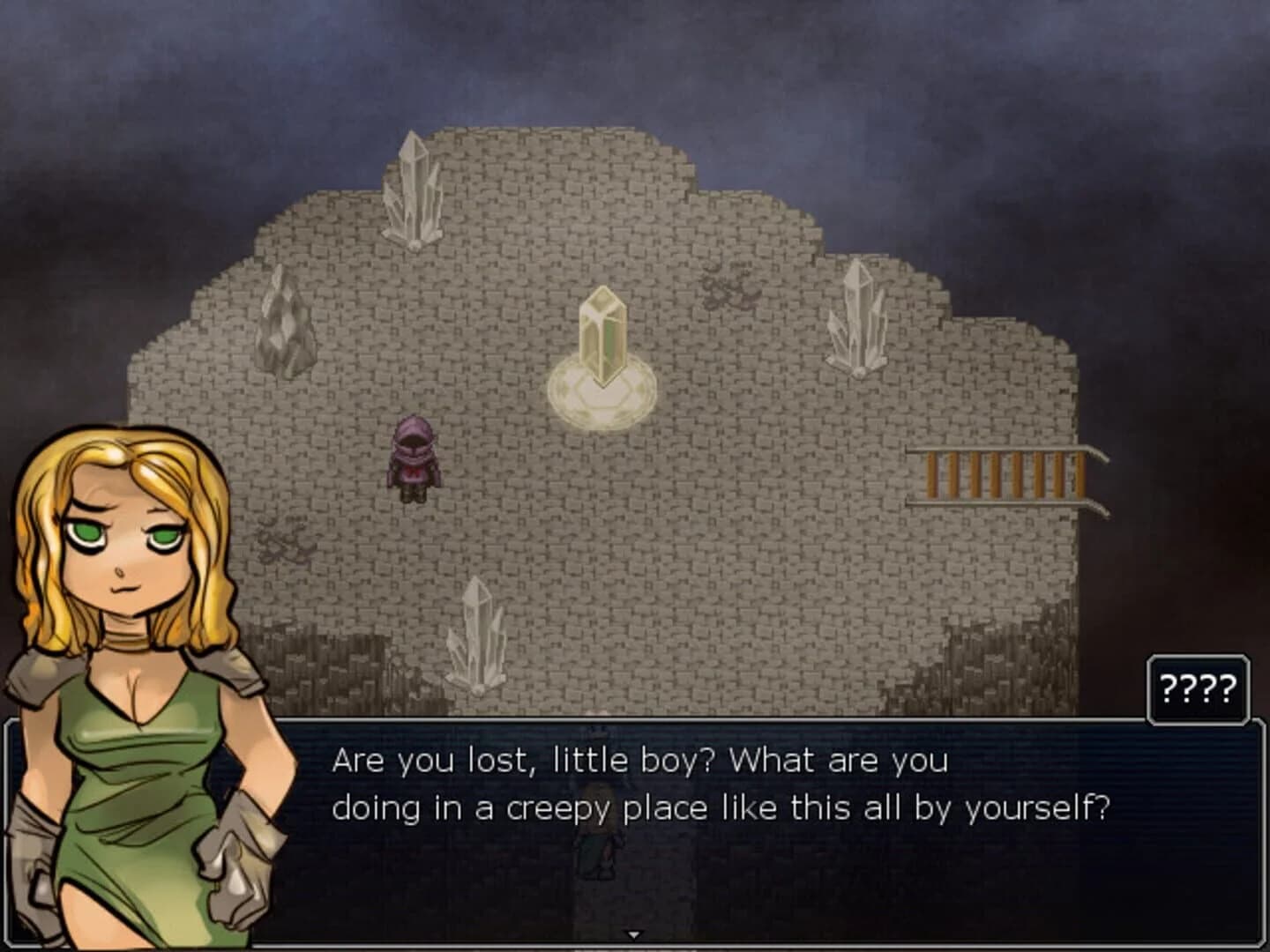Click the hooded purple character sprite
This screenshot has height=952, width=1270.
[413, 458]
